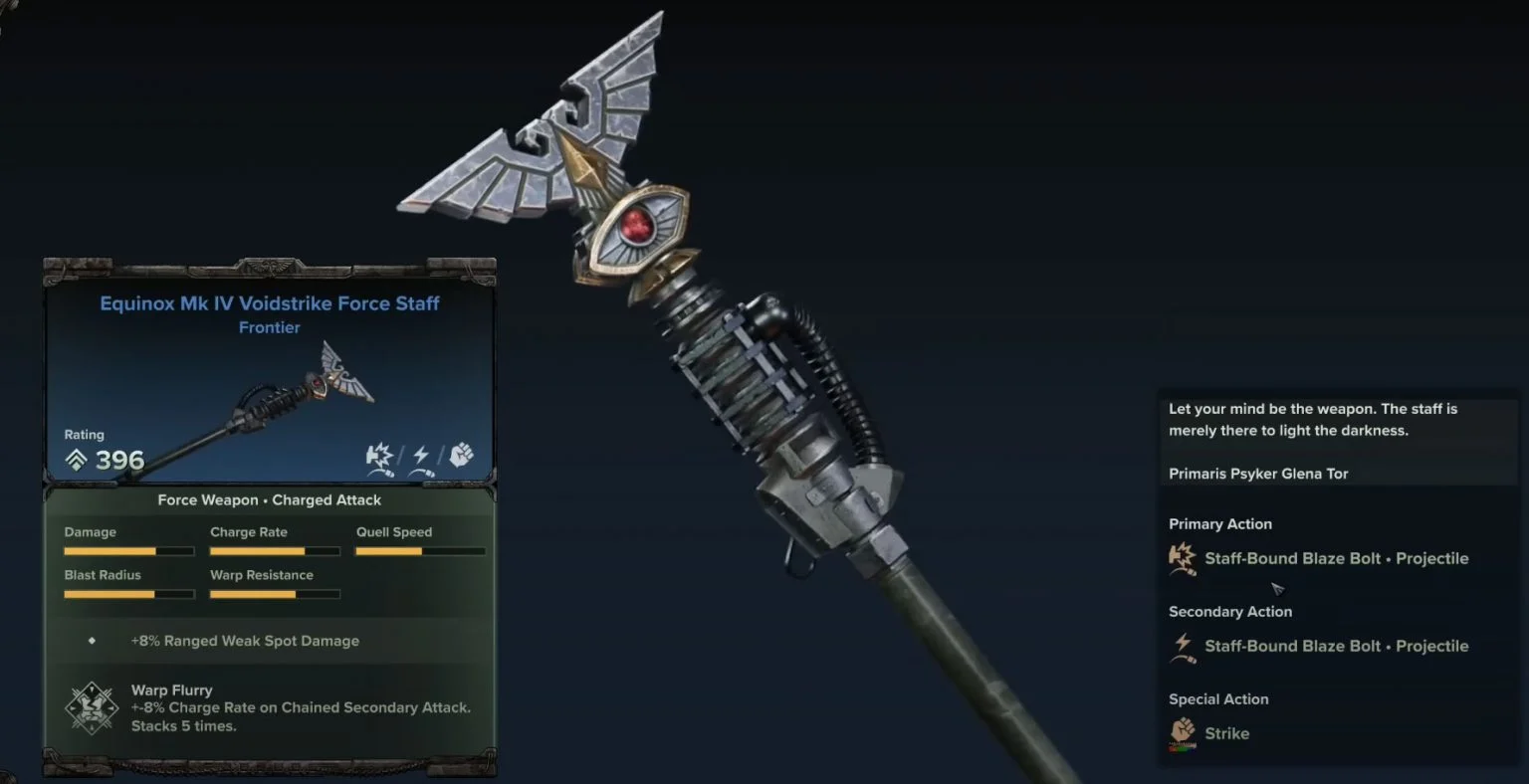This screenshot has width=1529, height=784.
Task: Click the Warp Flurry blessing icon
Action: [92, 707]
